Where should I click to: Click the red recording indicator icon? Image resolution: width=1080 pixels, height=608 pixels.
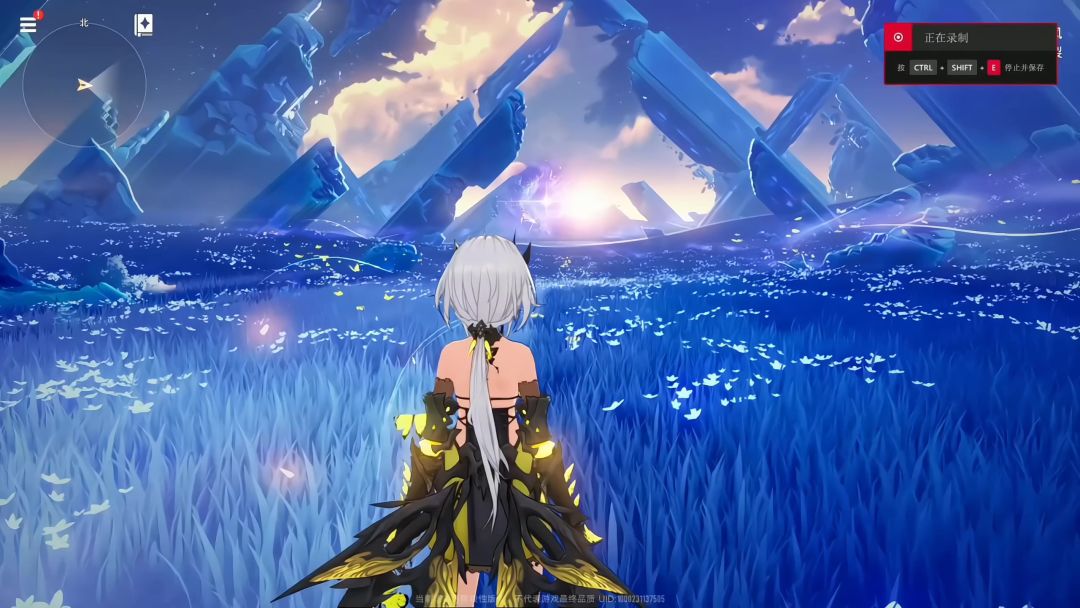click(898, 38)
